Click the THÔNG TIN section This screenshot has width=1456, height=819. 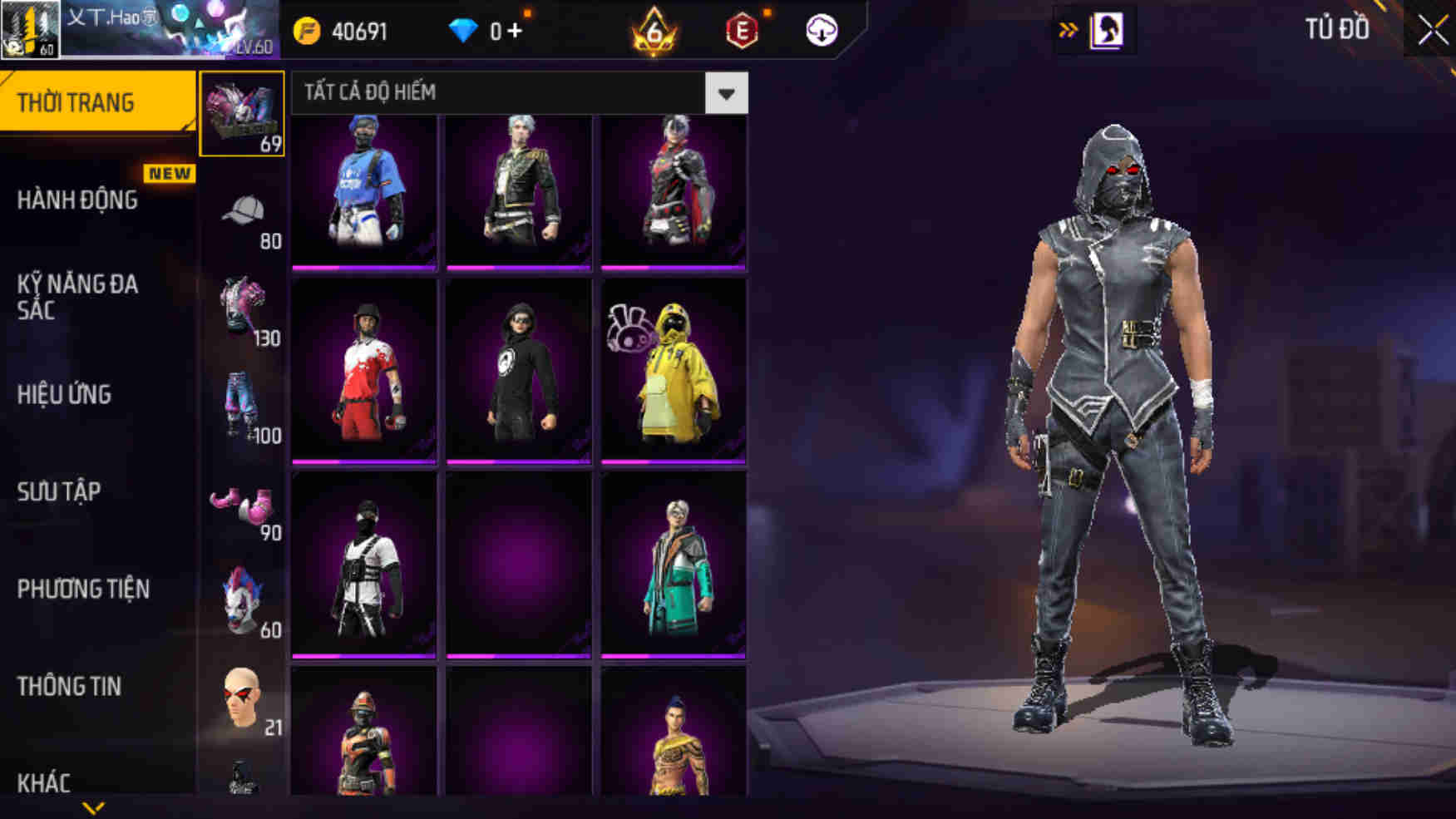click(69, 686)
